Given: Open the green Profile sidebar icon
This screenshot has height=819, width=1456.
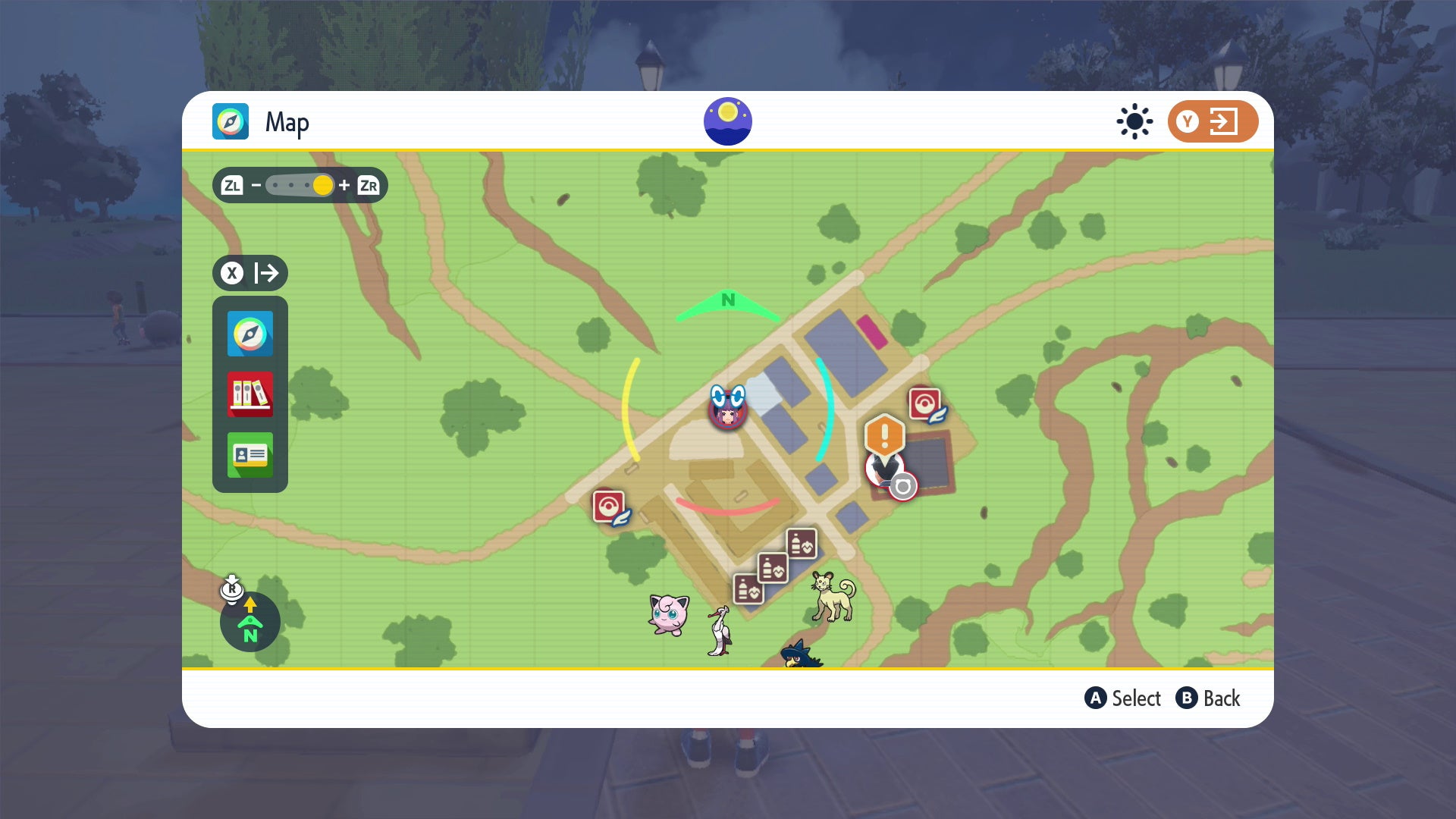Looking at the screenshot, I should pos(250,455).
